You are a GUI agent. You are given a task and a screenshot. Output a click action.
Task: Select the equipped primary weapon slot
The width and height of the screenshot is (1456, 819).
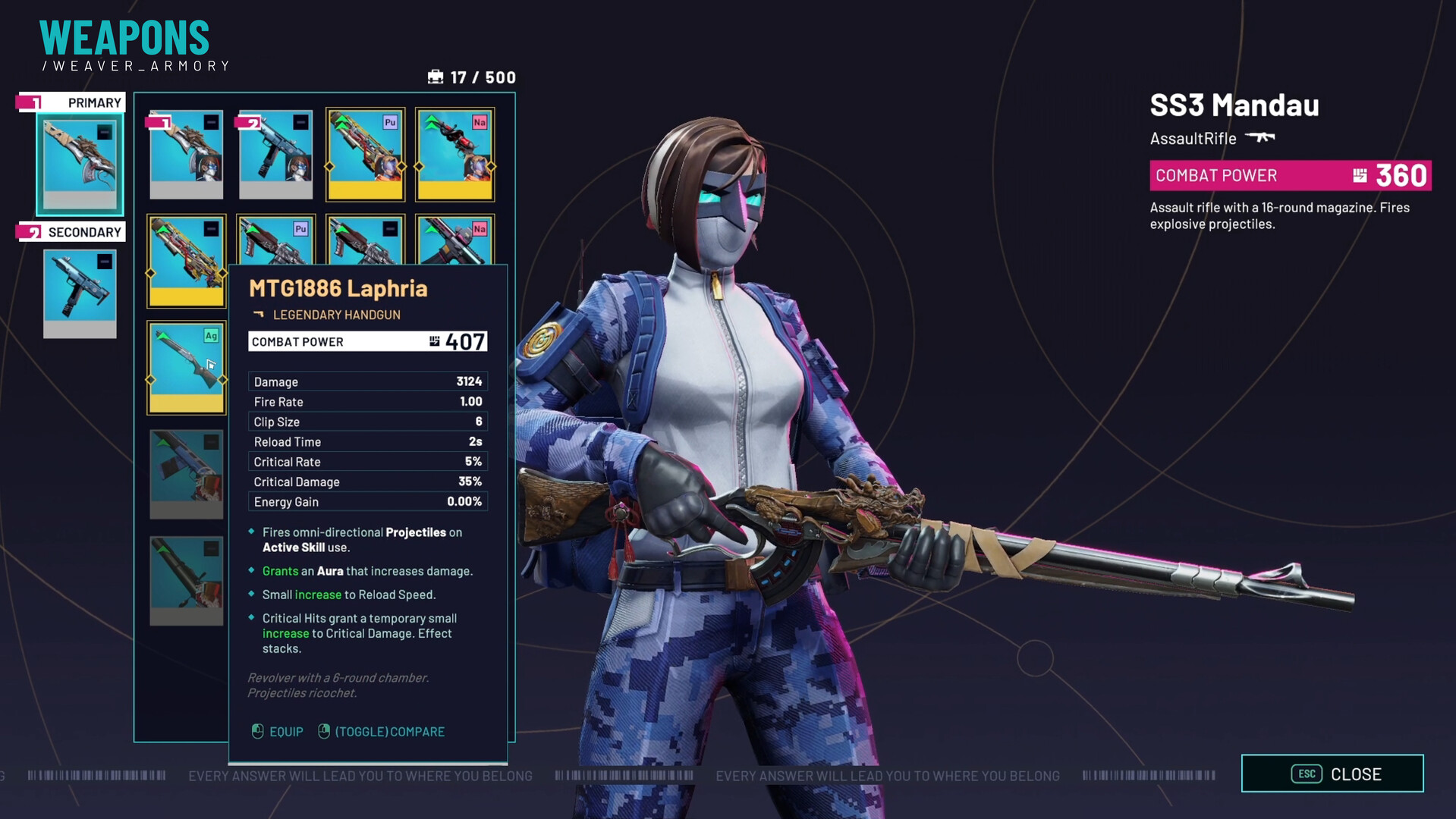pos(80,164)
